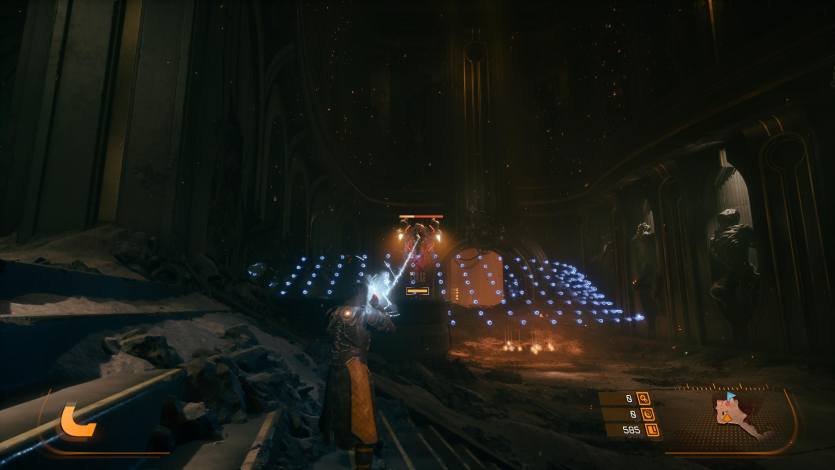Select the round coin resource icon

[x=648, y=414]
